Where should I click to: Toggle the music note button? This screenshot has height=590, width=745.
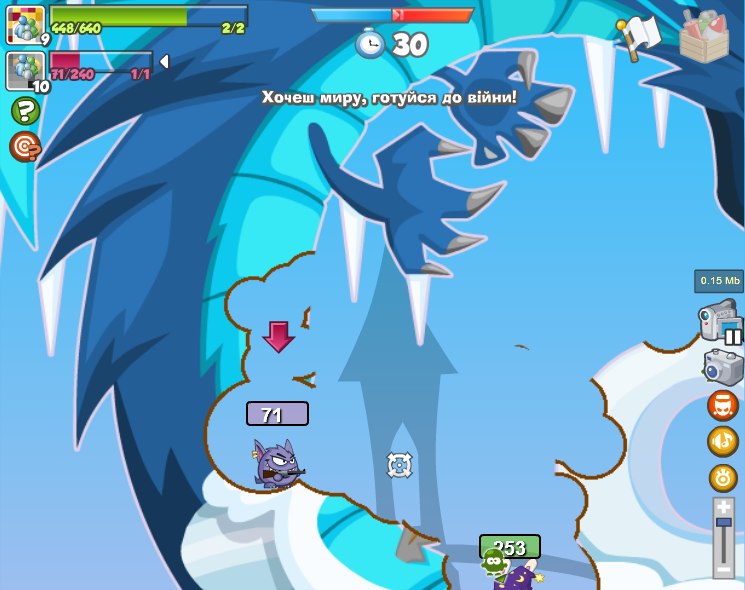click(723, 441)
